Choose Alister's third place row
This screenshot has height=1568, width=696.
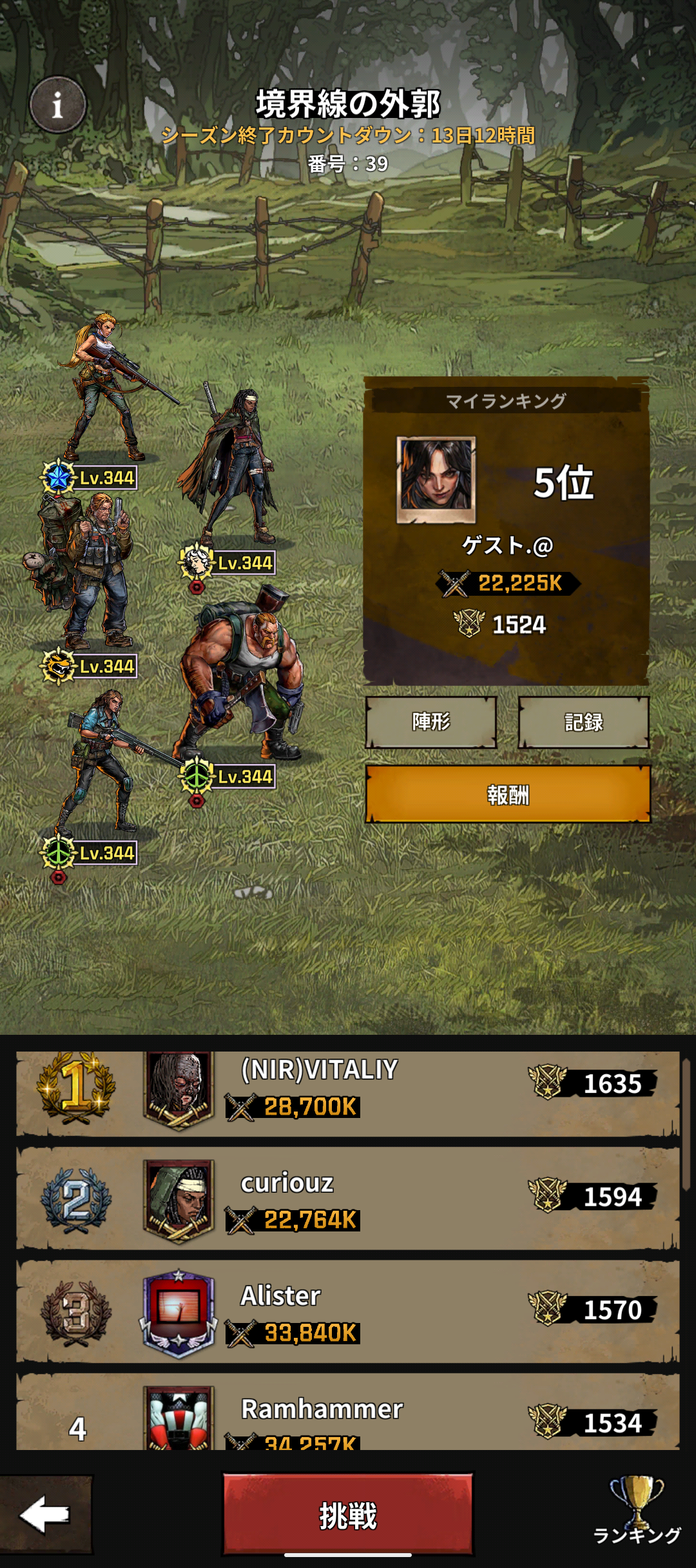point(348,1312)
